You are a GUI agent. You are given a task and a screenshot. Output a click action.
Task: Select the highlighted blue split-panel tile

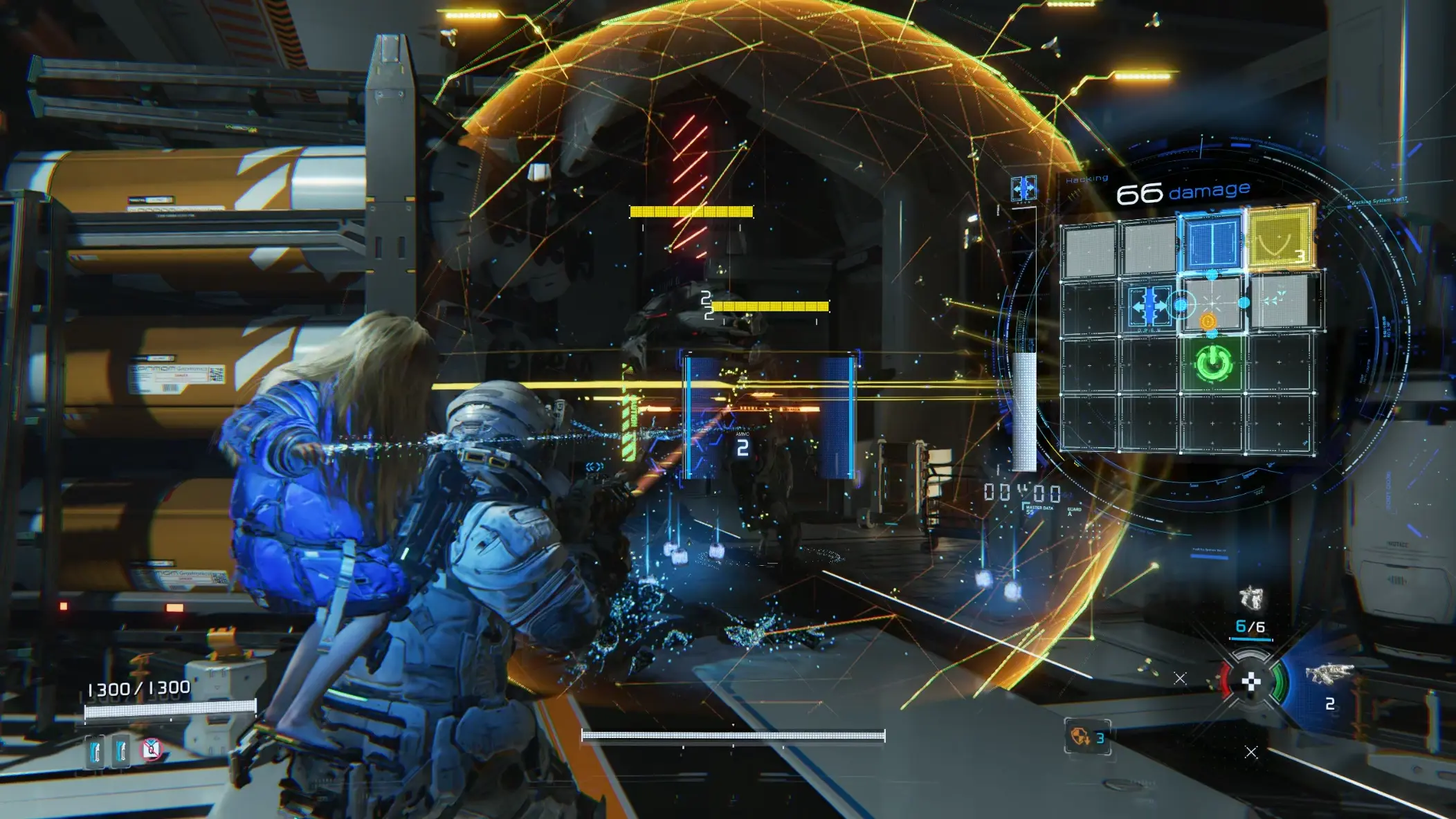click(x=1212, y=242)
